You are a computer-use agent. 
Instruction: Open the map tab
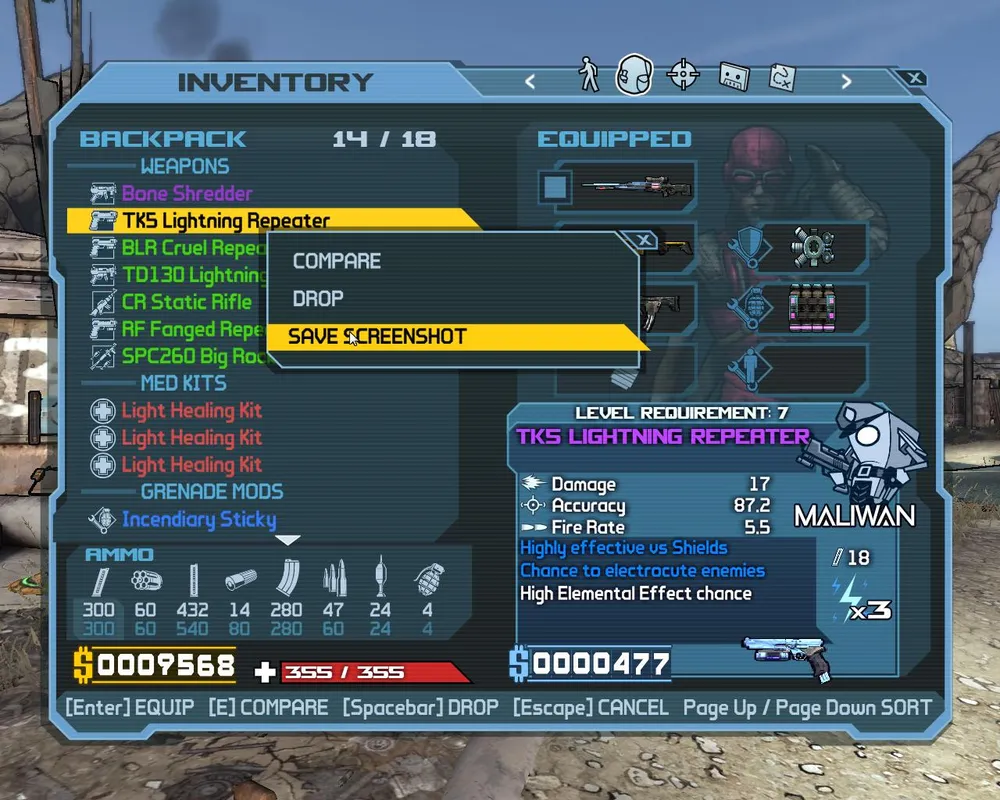[x=781, y=76]
